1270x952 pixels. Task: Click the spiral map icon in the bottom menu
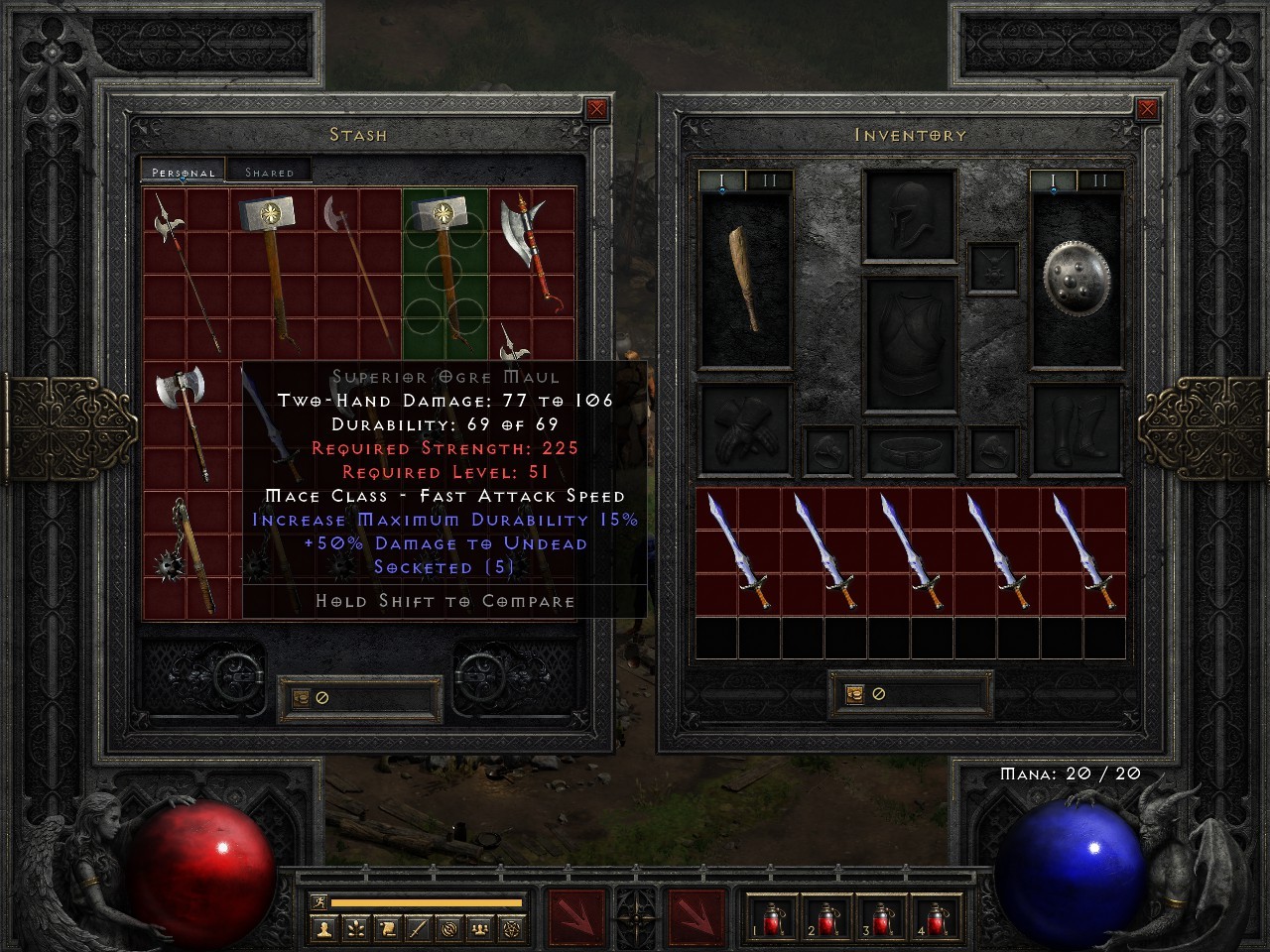449,927
